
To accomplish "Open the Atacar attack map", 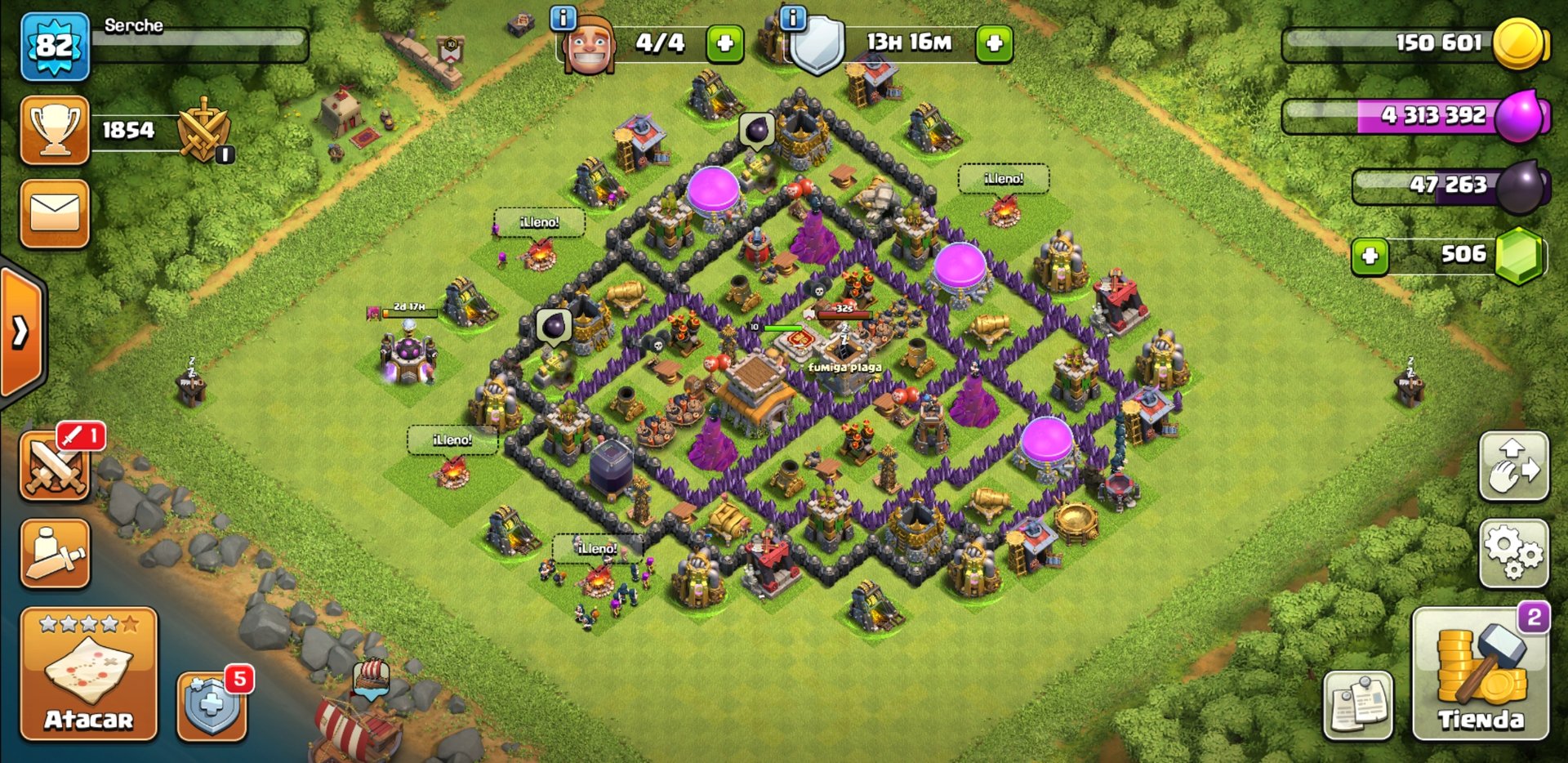I will coord(88,674).
